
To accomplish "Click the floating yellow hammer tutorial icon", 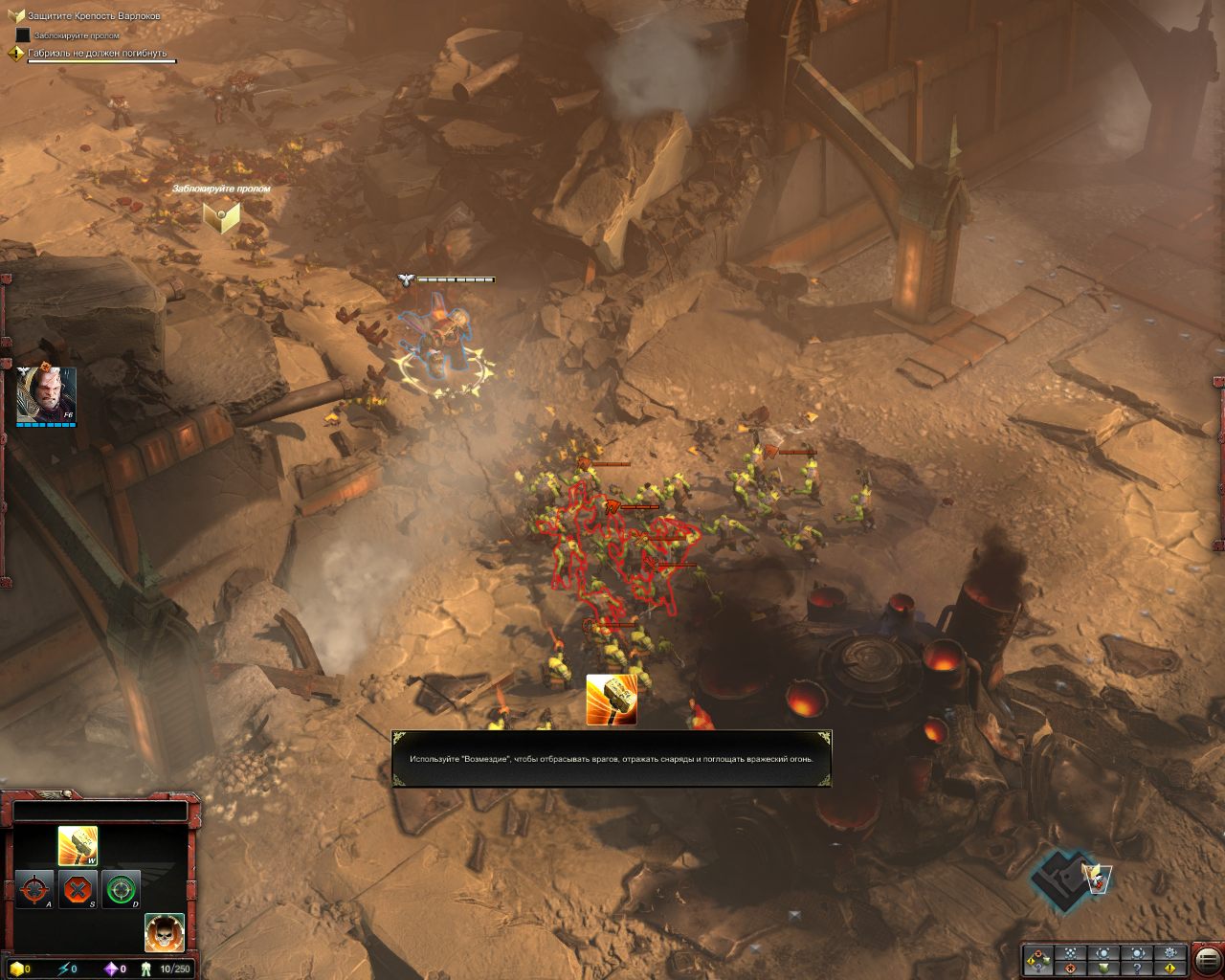I will point(611,700).
